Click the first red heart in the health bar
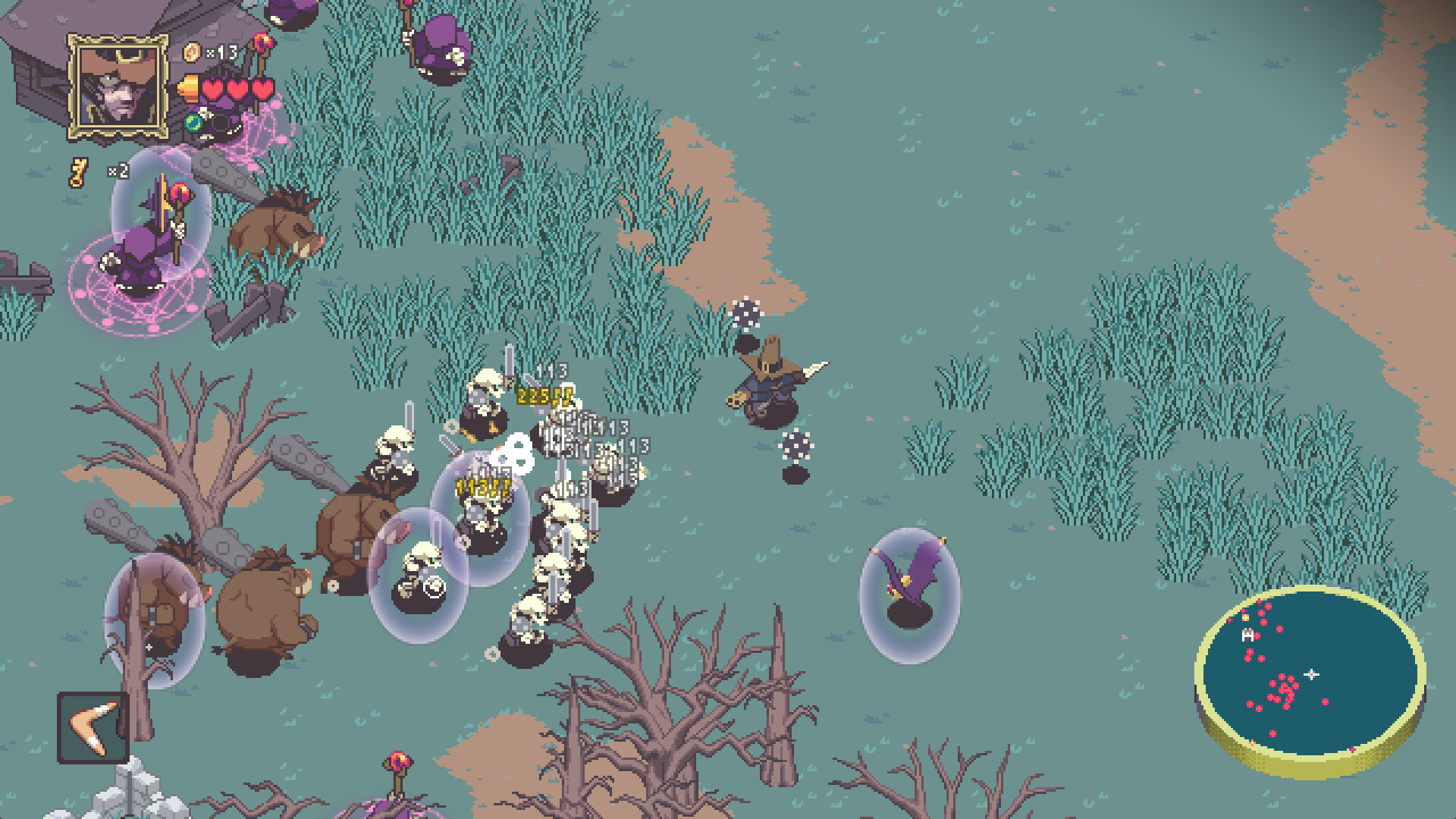Screen dimensions: 1456x819 [213, 89]
